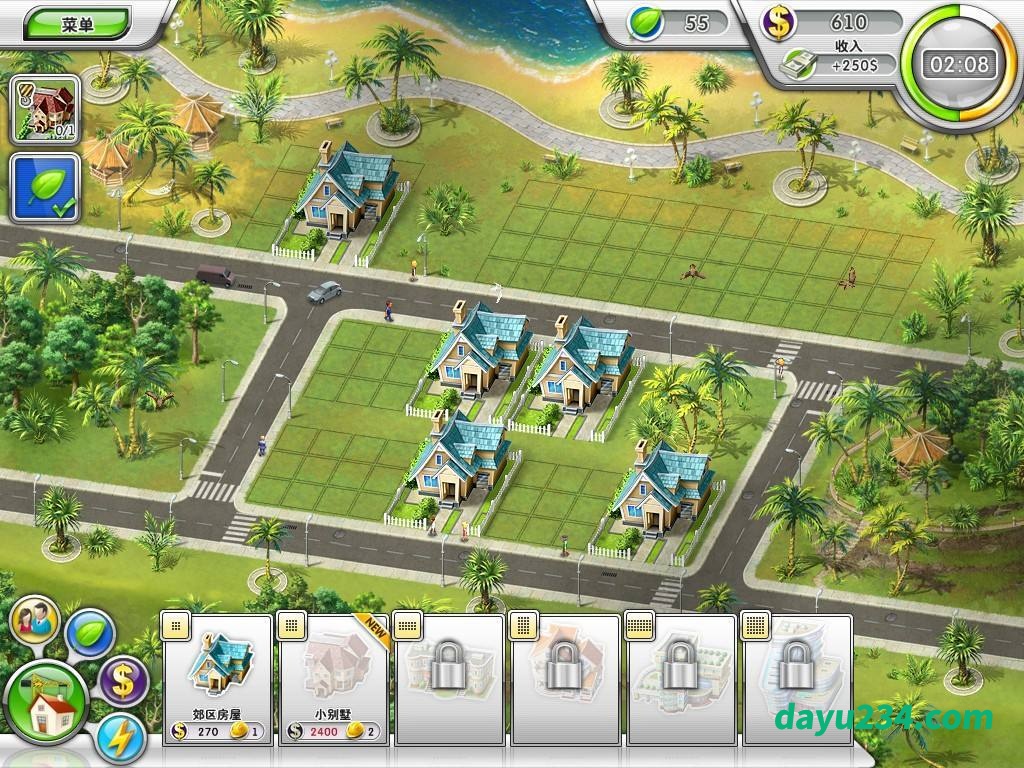This screenshot has width=1024, height=768.
Task: Open the lightning bolt power category
Action: click(121, 739)
